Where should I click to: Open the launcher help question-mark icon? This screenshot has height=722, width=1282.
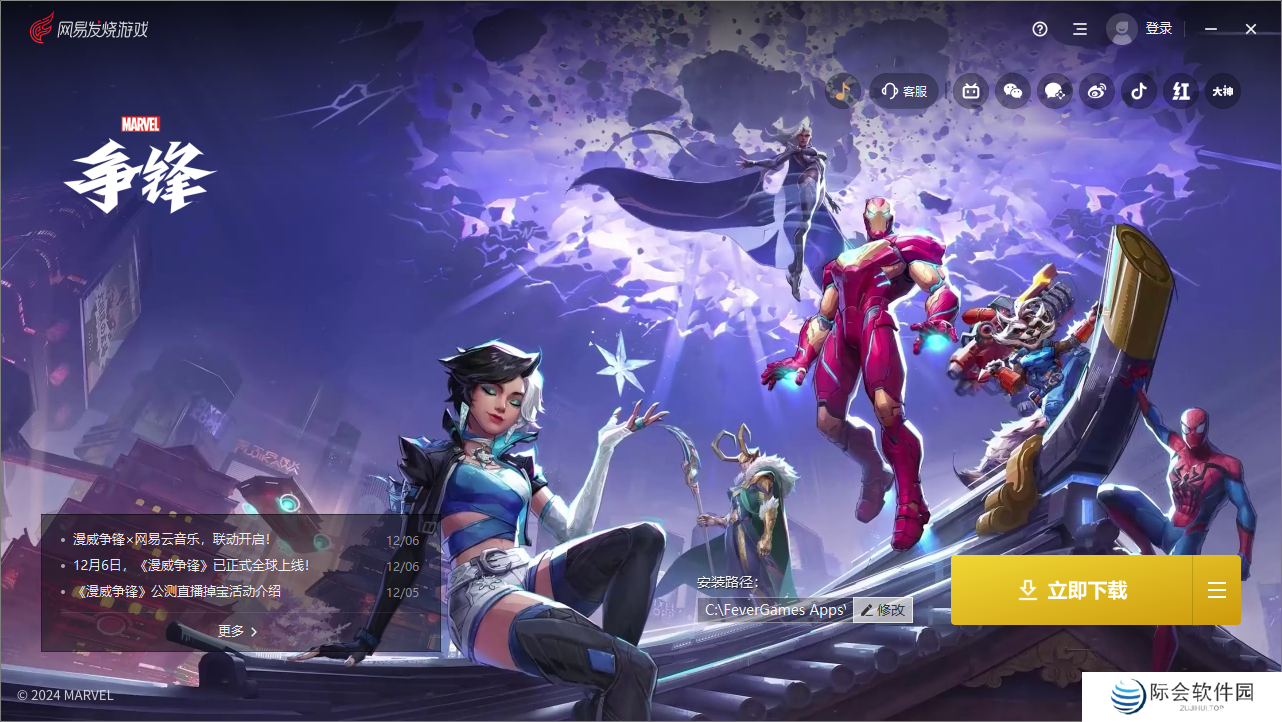tap(1040, 29)
